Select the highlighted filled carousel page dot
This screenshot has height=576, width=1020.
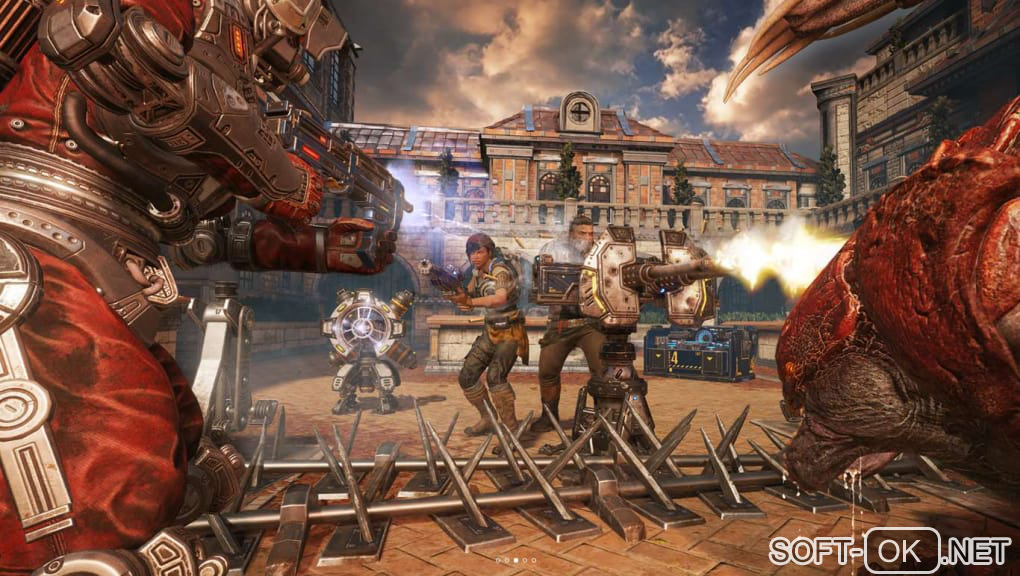click(516, 560)
